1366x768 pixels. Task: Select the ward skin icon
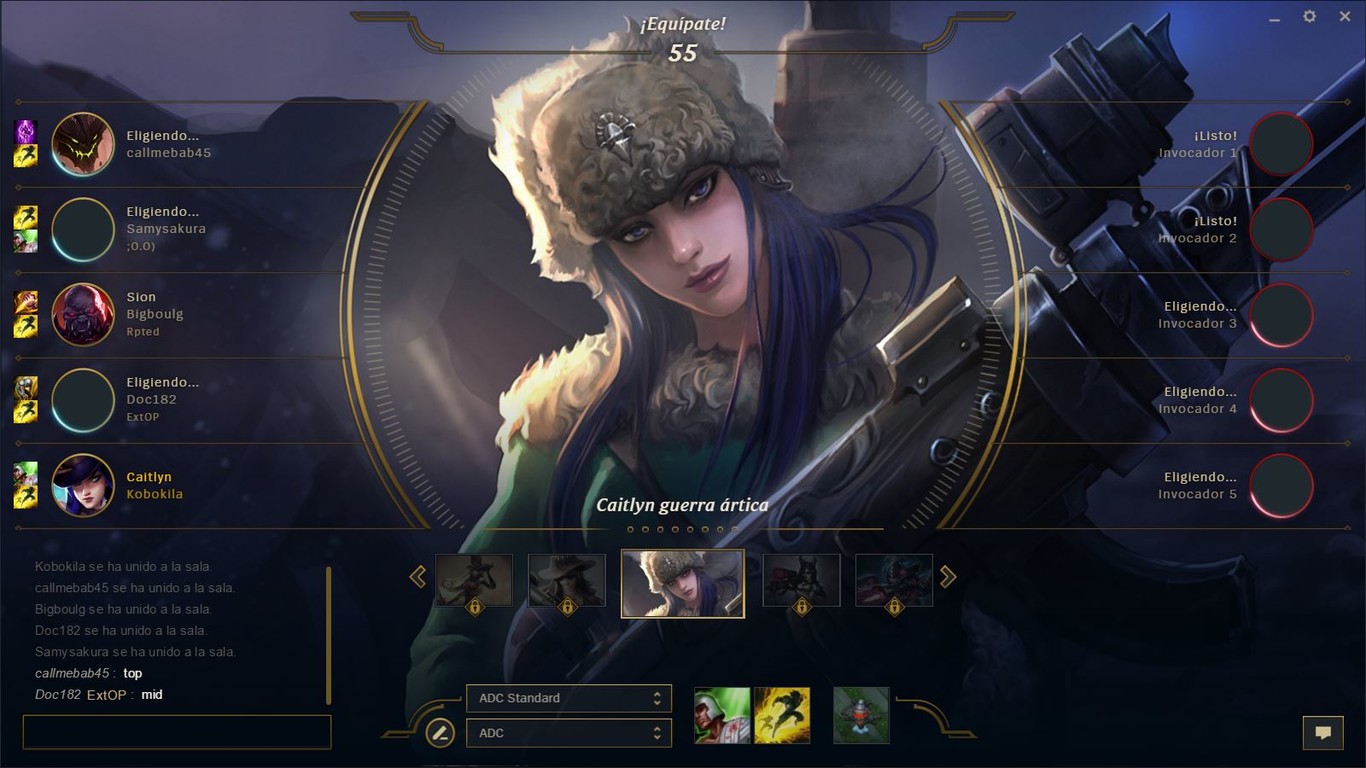pos(861,715)
